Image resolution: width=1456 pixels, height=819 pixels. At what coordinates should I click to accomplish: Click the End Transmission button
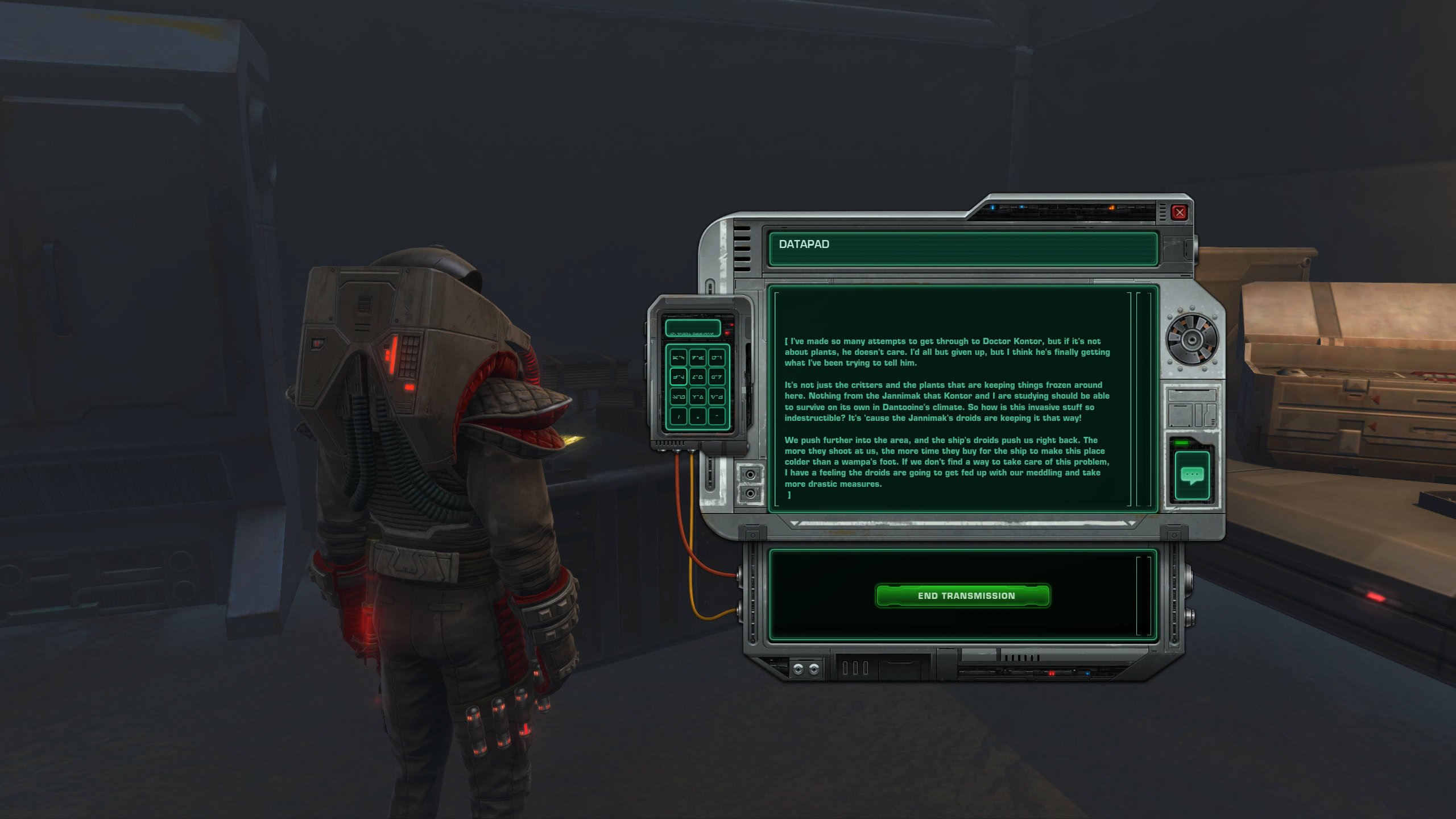pos(962,595)
